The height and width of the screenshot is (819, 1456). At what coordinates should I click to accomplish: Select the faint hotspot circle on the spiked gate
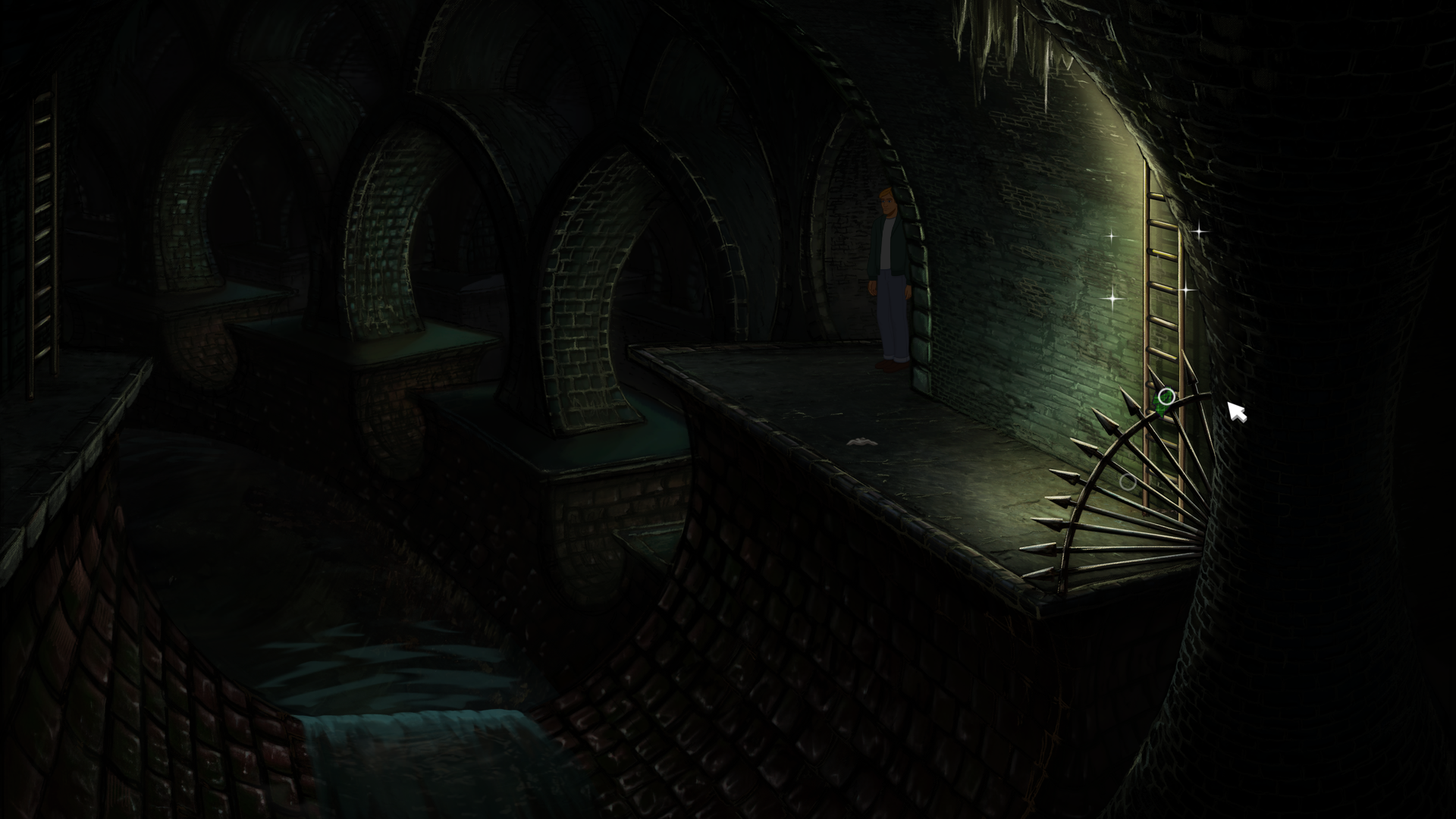coord(1128,482)
